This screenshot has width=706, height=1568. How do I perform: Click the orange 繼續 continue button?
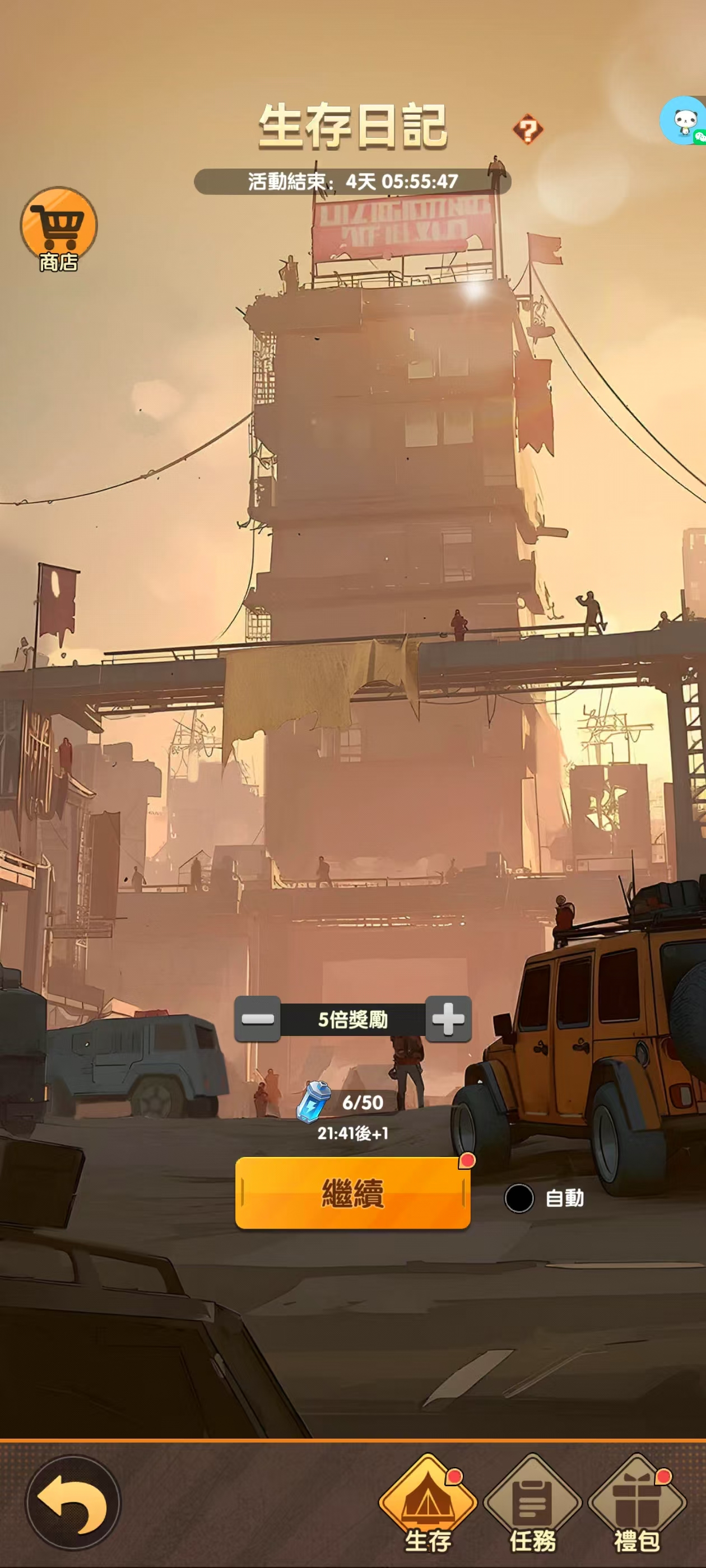(x=352, y=1193)
